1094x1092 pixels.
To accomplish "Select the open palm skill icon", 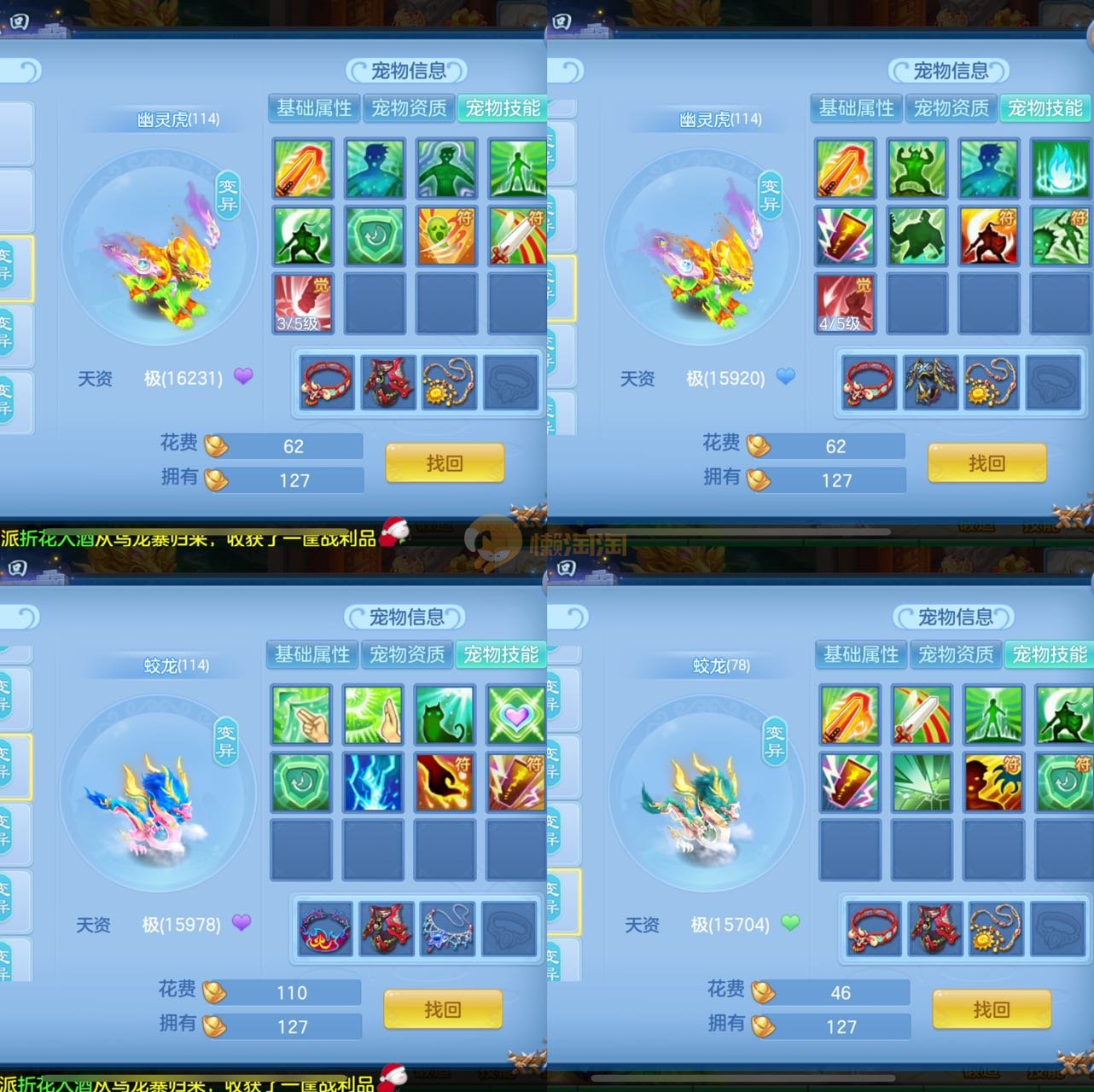I will point(373,714).
